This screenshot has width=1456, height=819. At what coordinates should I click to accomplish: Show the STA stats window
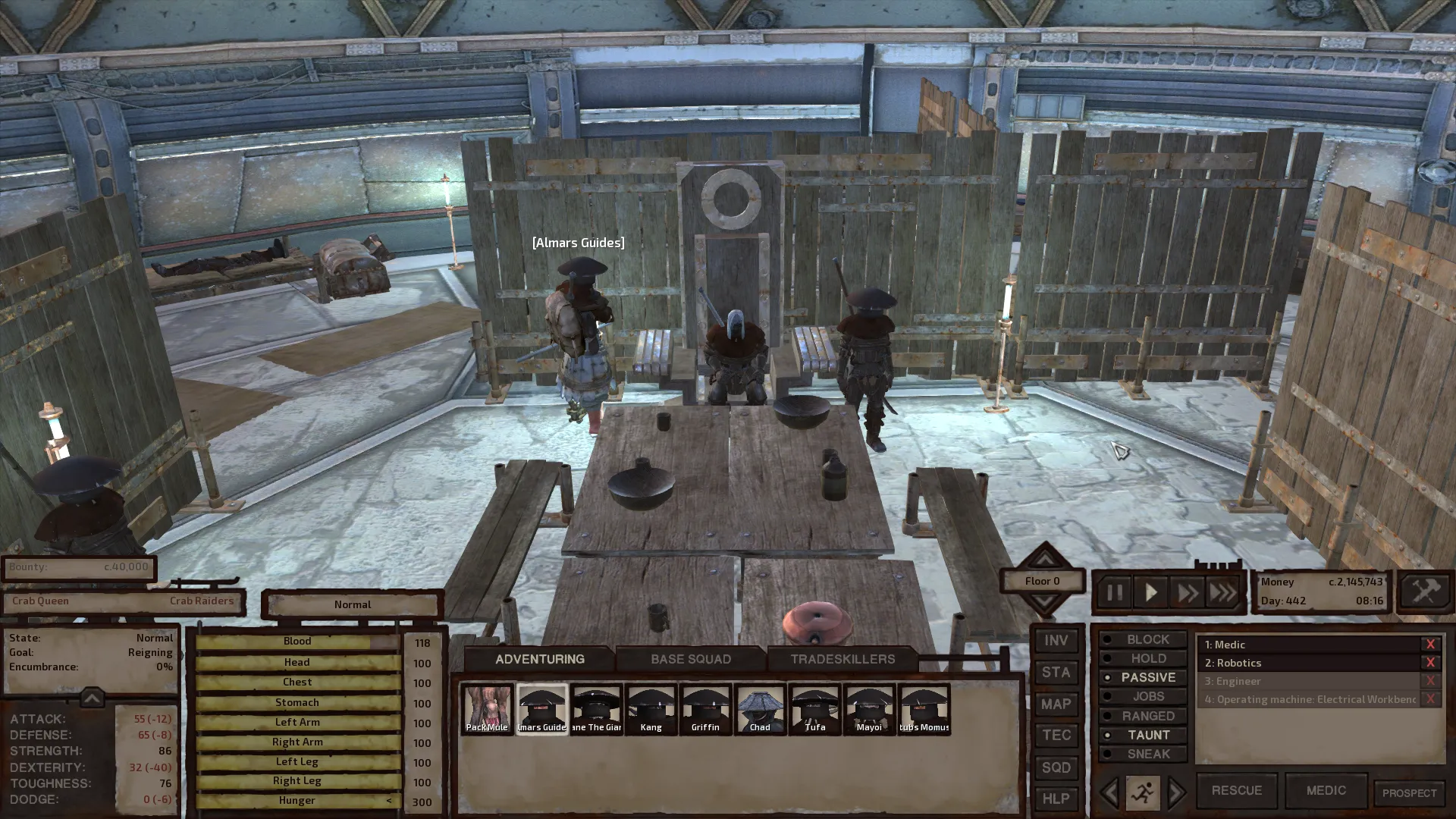point(1056,673)
